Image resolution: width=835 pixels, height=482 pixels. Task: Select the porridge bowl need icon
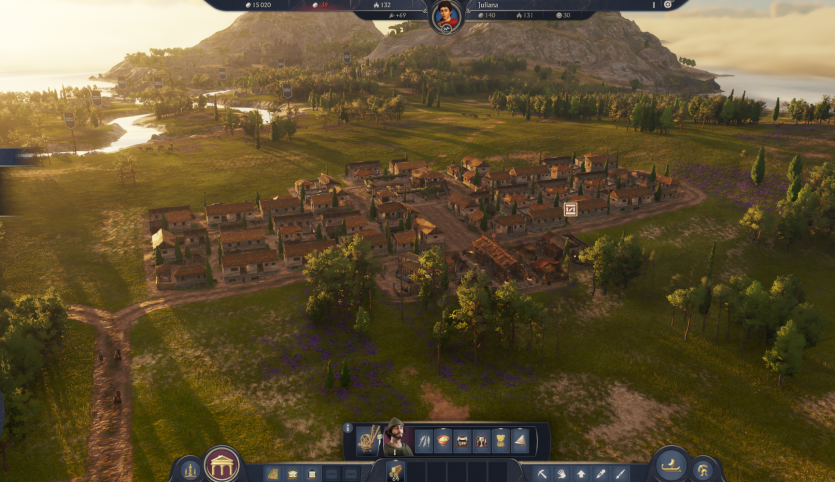pos(443,440)
